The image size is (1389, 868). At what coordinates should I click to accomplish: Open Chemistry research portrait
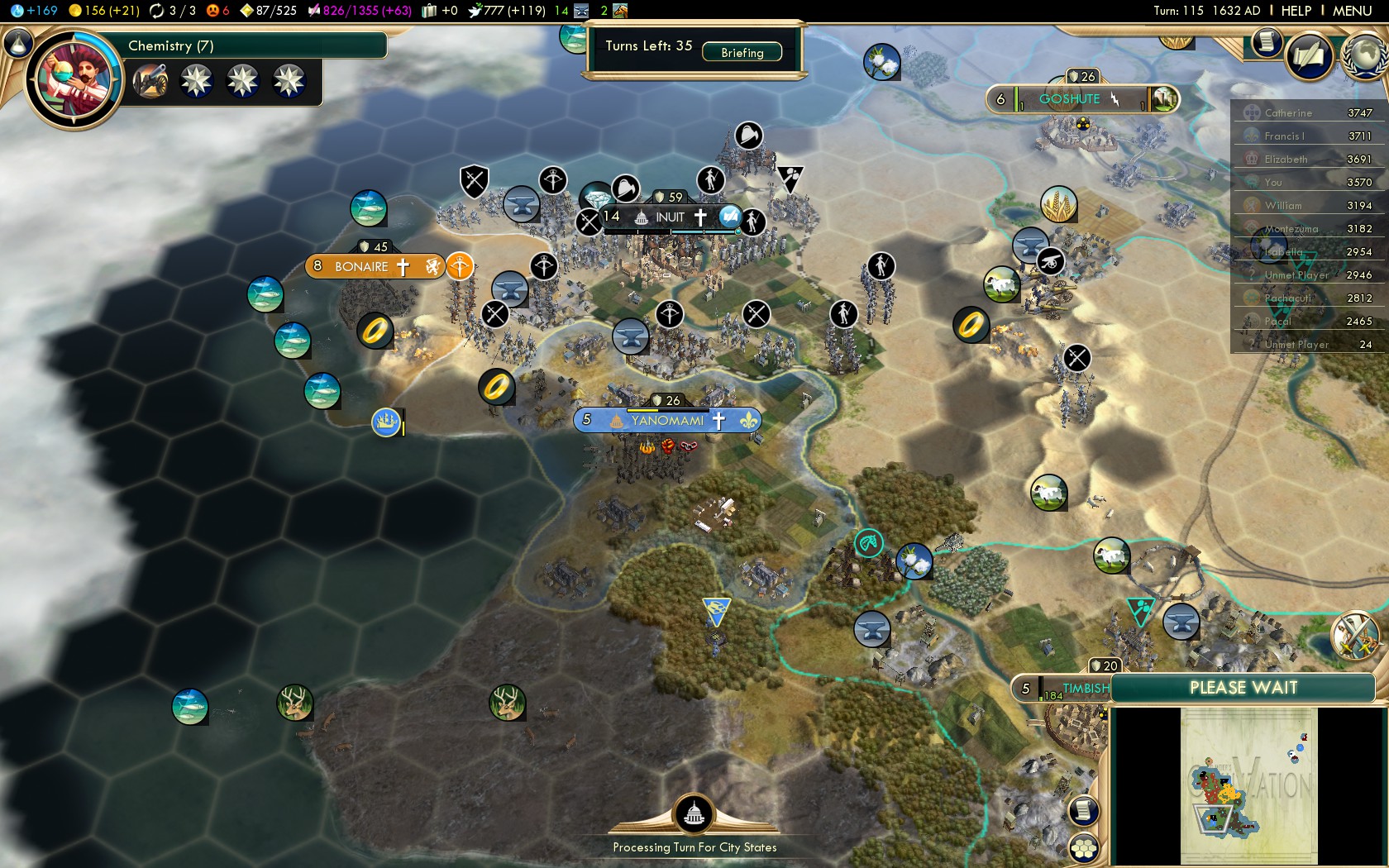74,80
